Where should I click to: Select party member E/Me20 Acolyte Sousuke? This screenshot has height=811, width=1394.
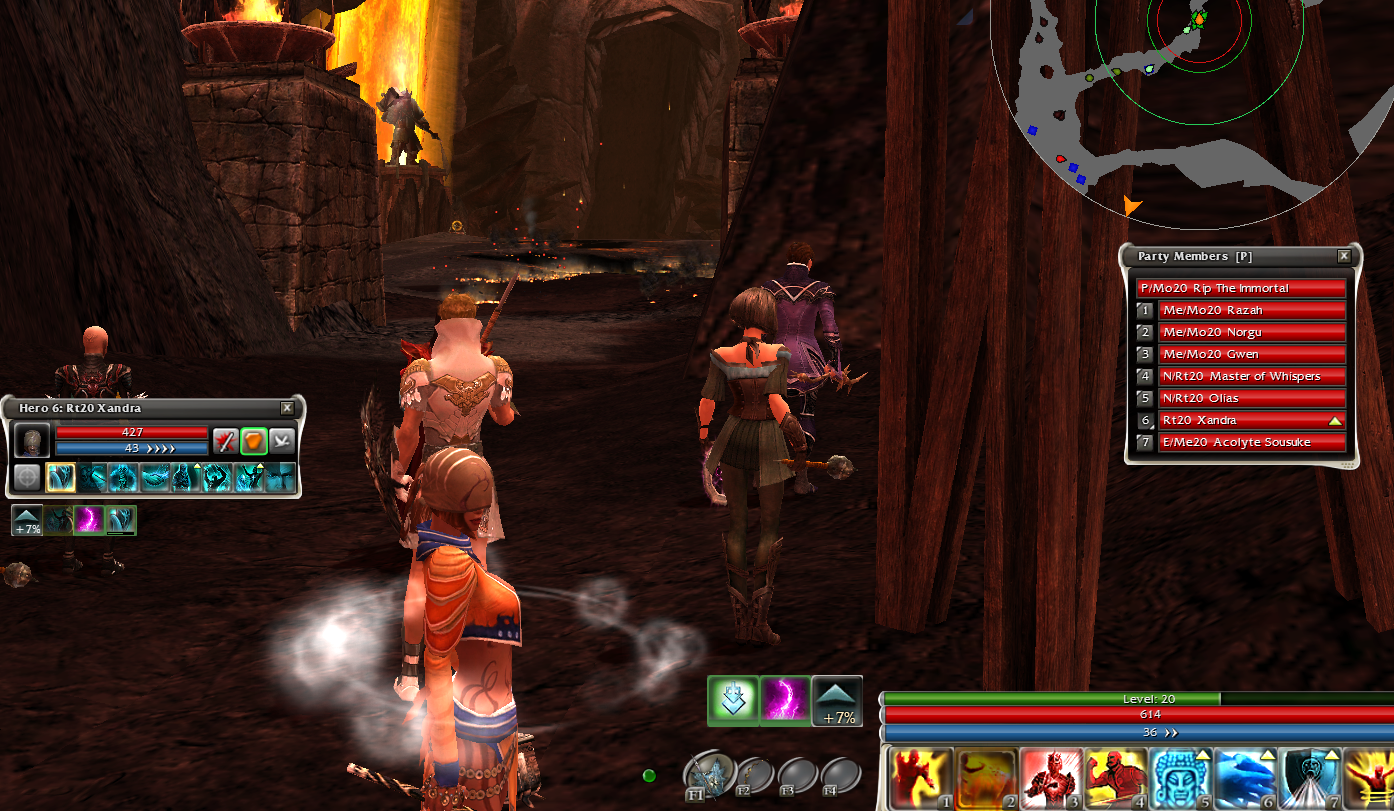tap(1251, 442)
